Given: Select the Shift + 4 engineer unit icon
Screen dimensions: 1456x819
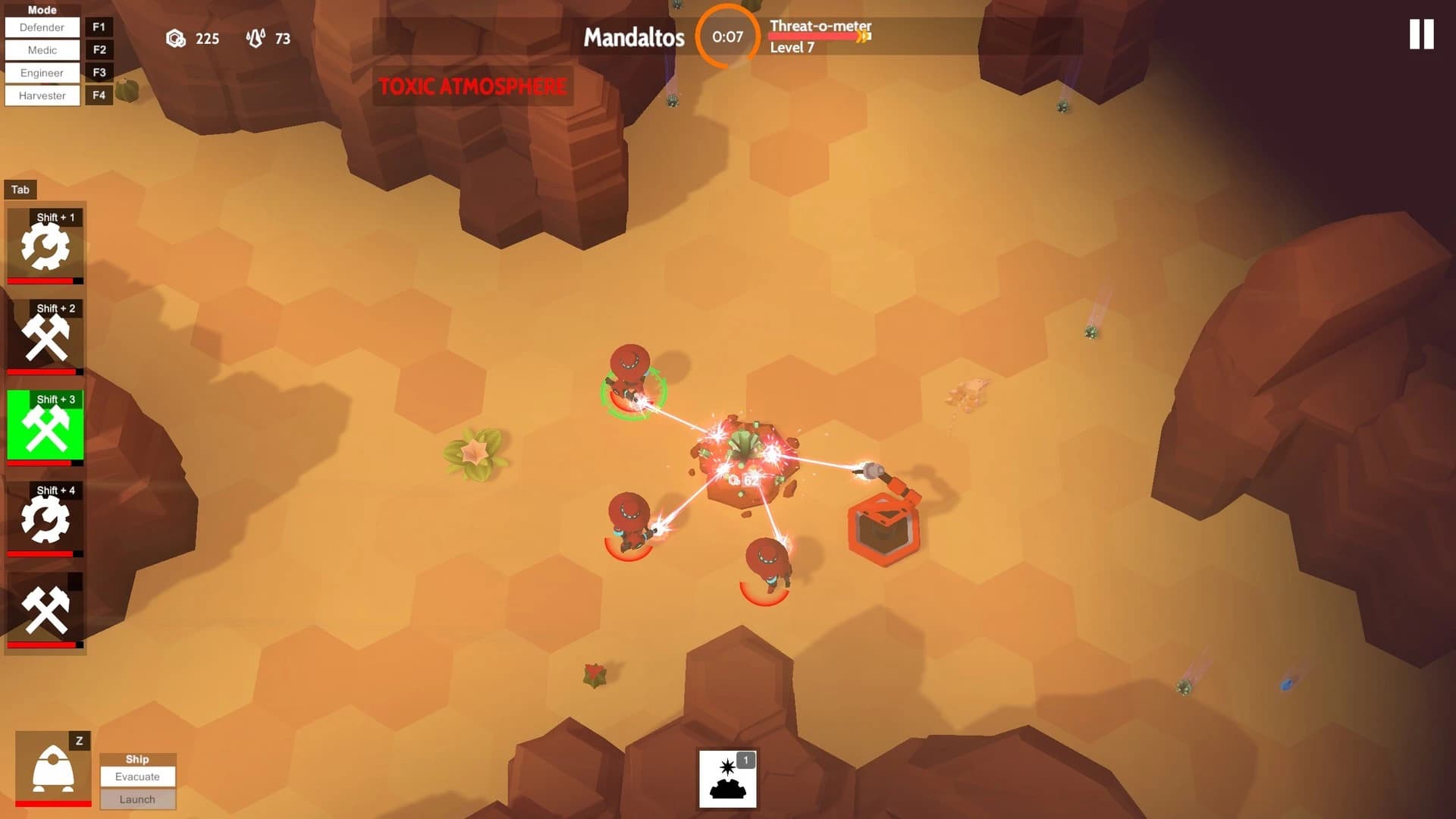Looking at the screenshot, I should tap(45, 519).
